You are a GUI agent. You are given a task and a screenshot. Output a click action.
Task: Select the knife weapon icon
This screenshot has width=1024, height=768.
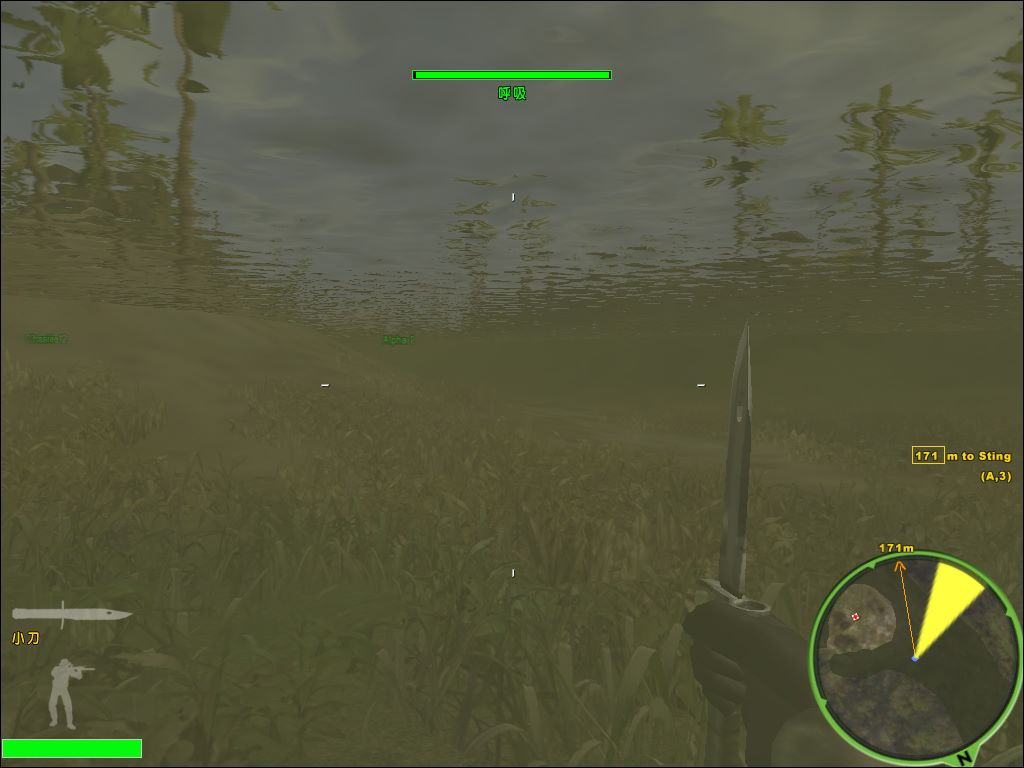point(71,614)
